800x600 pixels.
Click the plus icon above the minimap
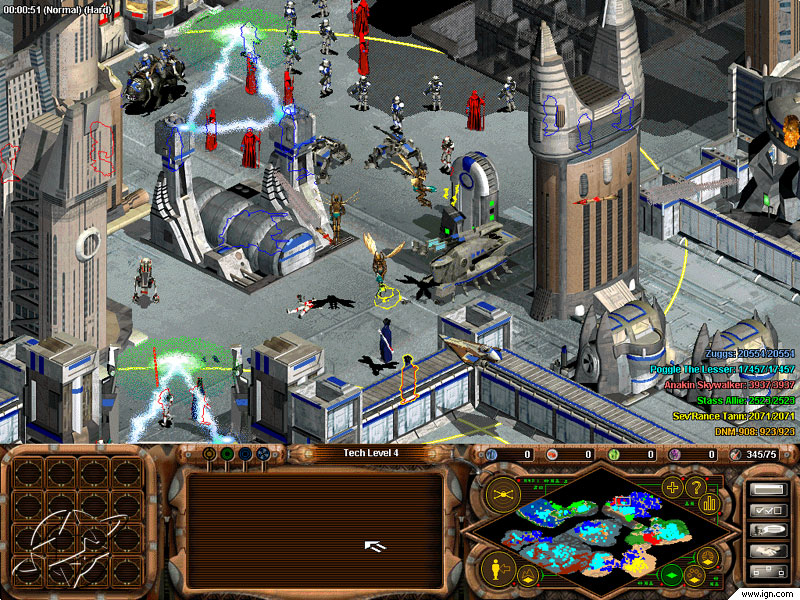point(672,488)
